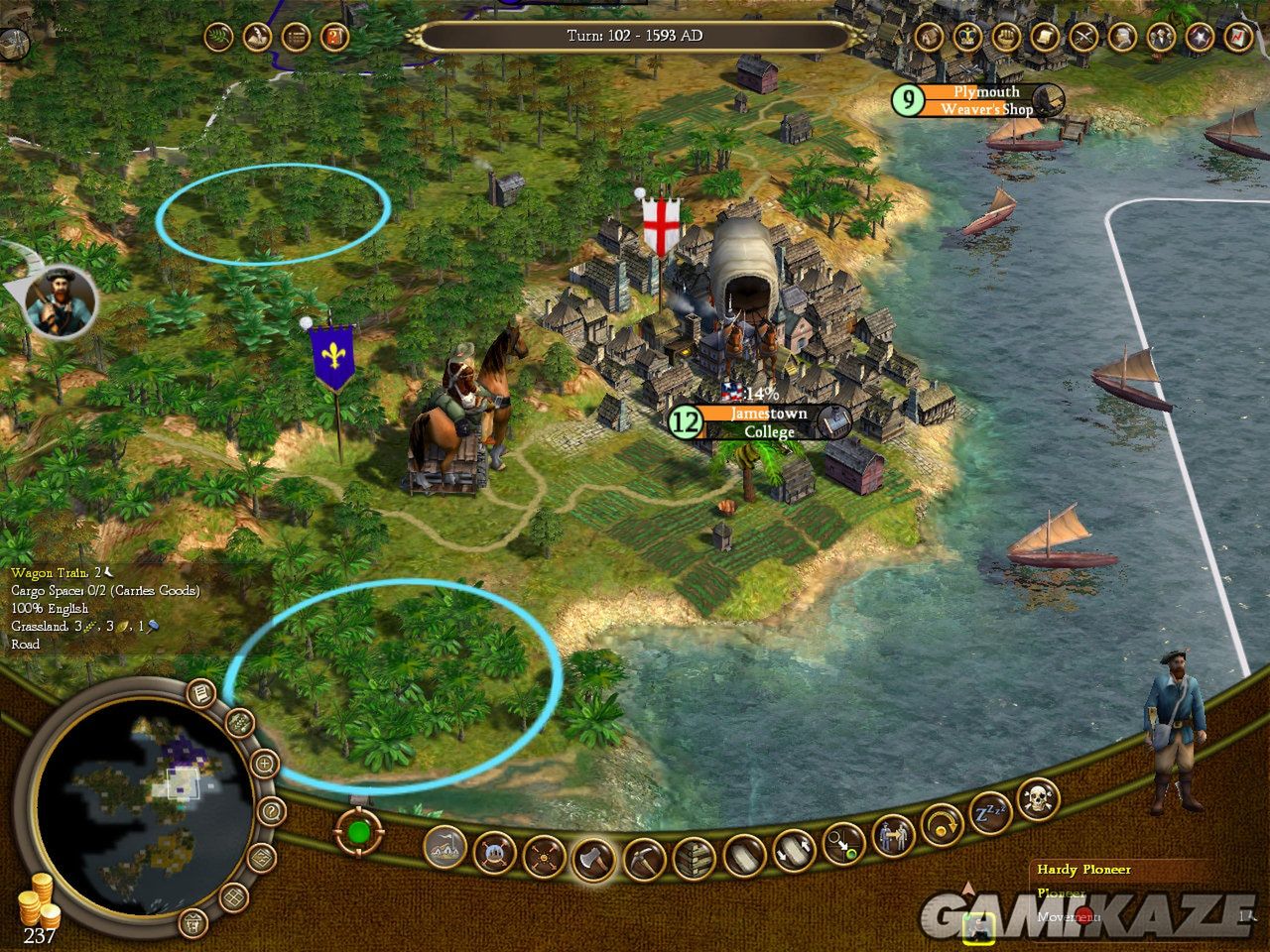Activate the sleep Zzz command
1270x952 pixels.
pyautogui.click(x=989, y=810)
